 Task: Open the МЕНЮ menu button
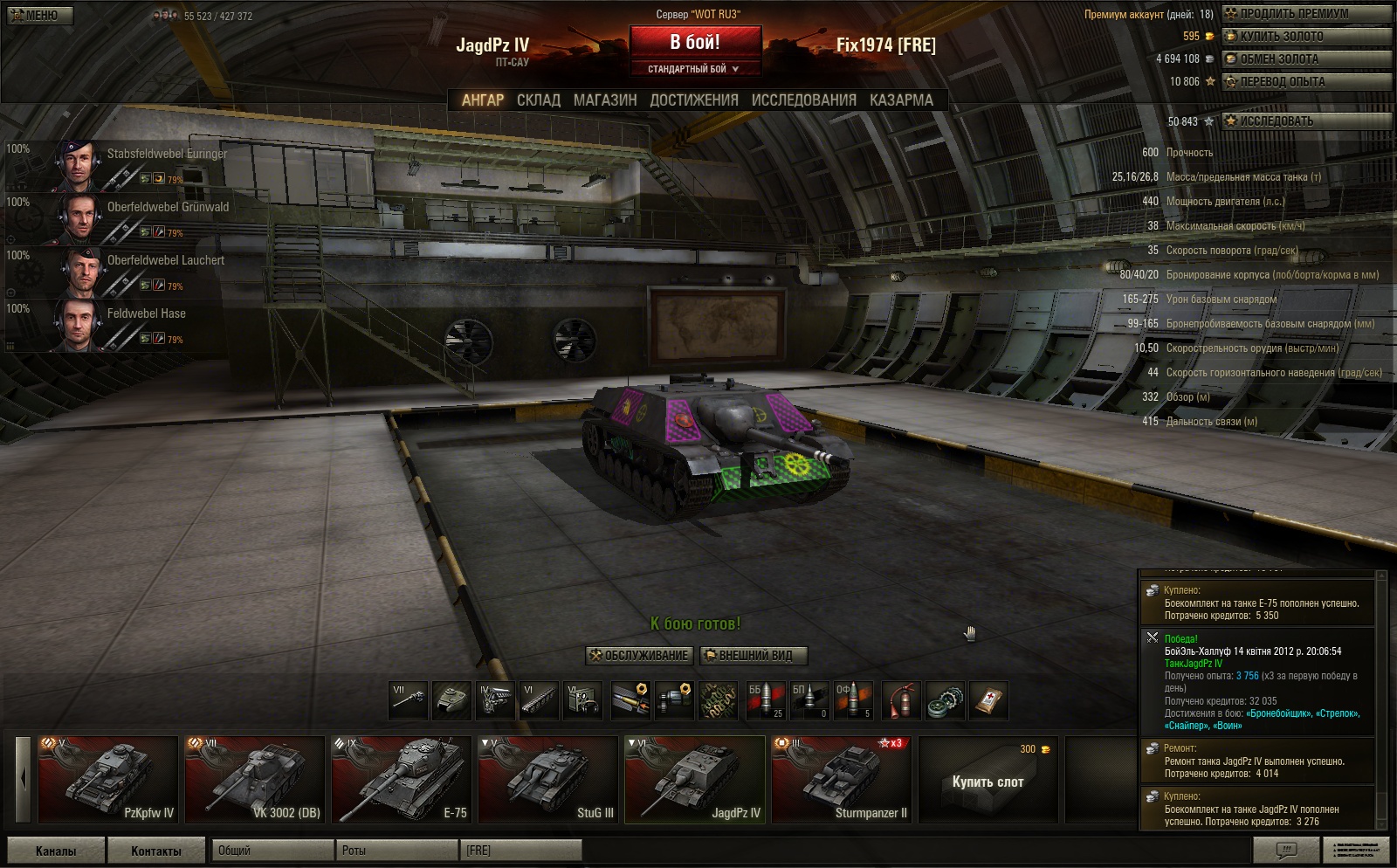pos(40,15)
